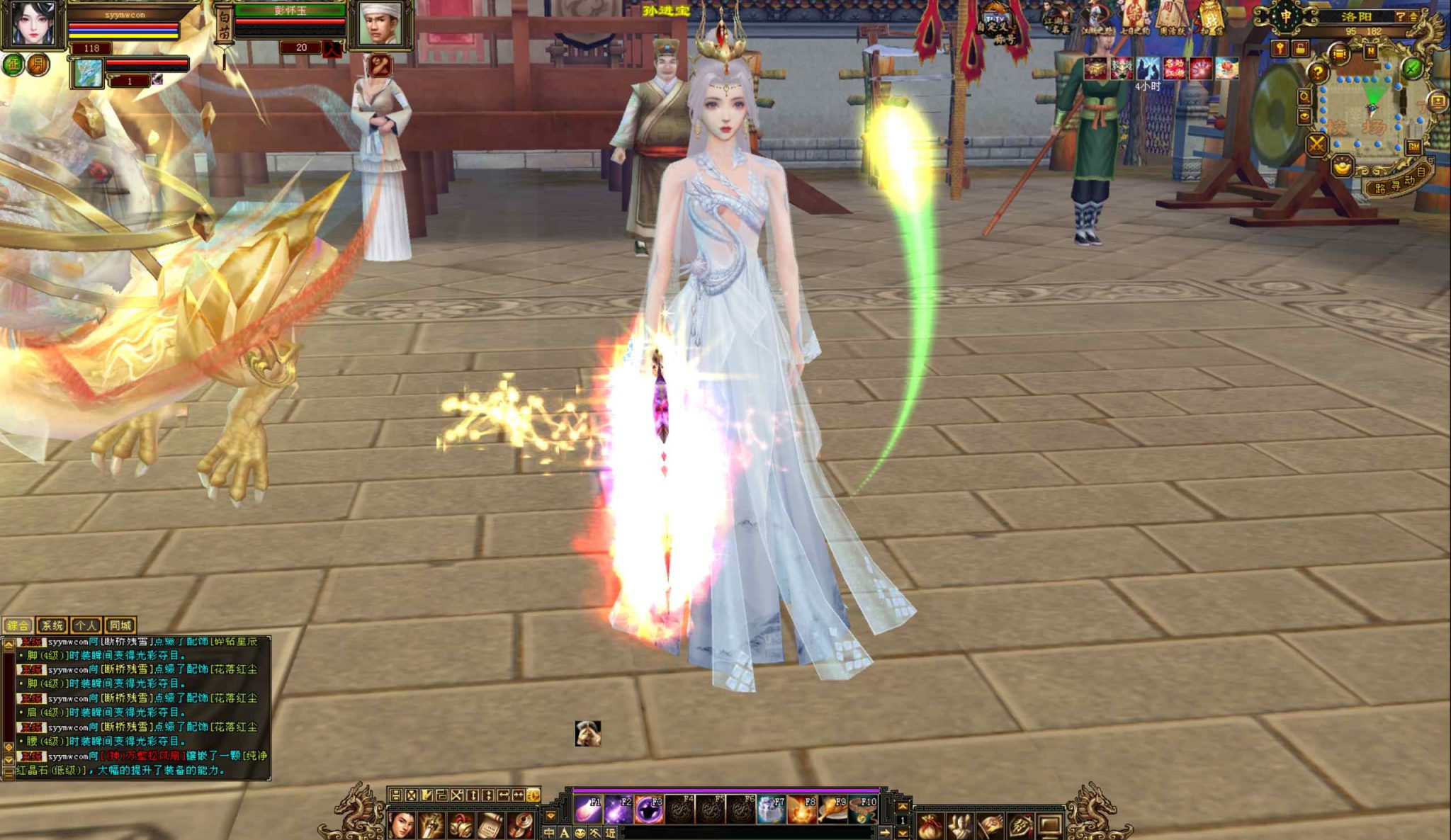This screenshot has height=840, width=1451.
Task: Open the character face menu icon
Action: pos(402,826)
